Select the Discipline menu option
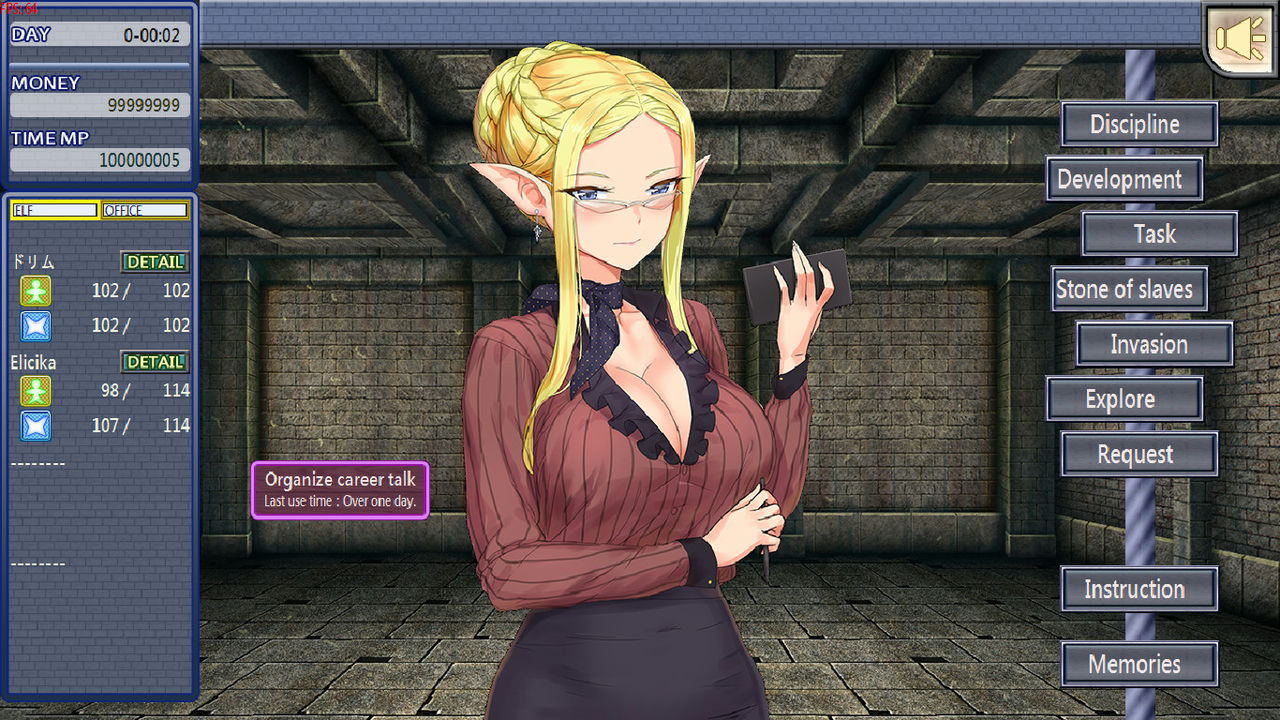Viewport: 1280px width, 720px height. 1139,124
